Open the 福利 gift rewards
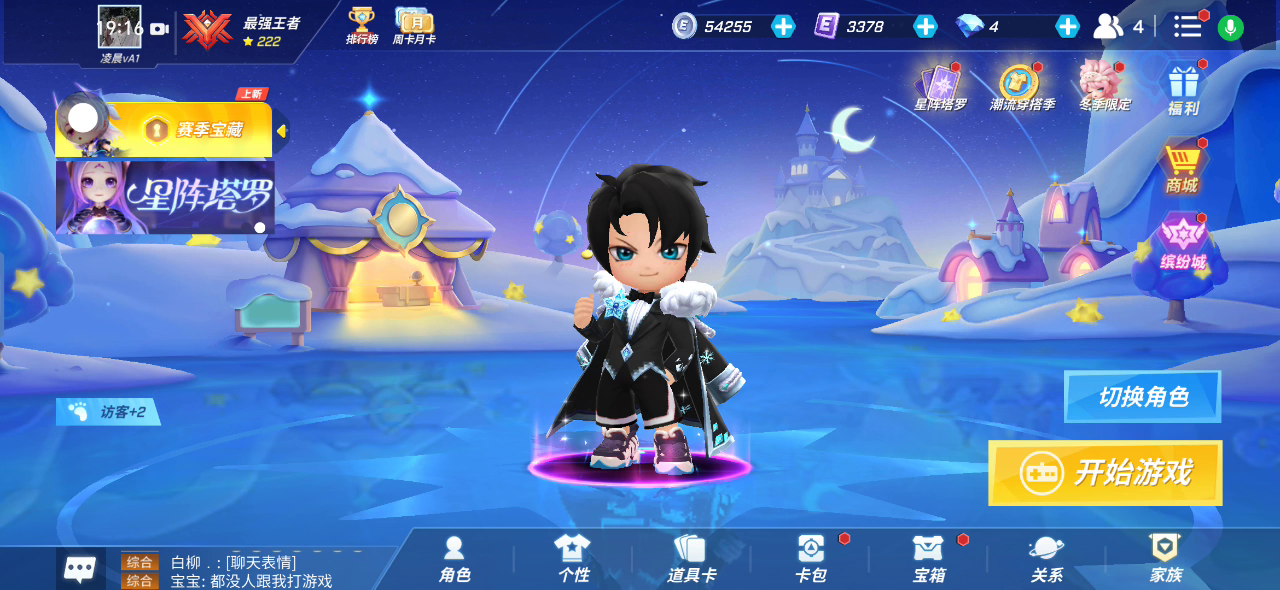The image size is (1280, 590). coord(1183,90)
